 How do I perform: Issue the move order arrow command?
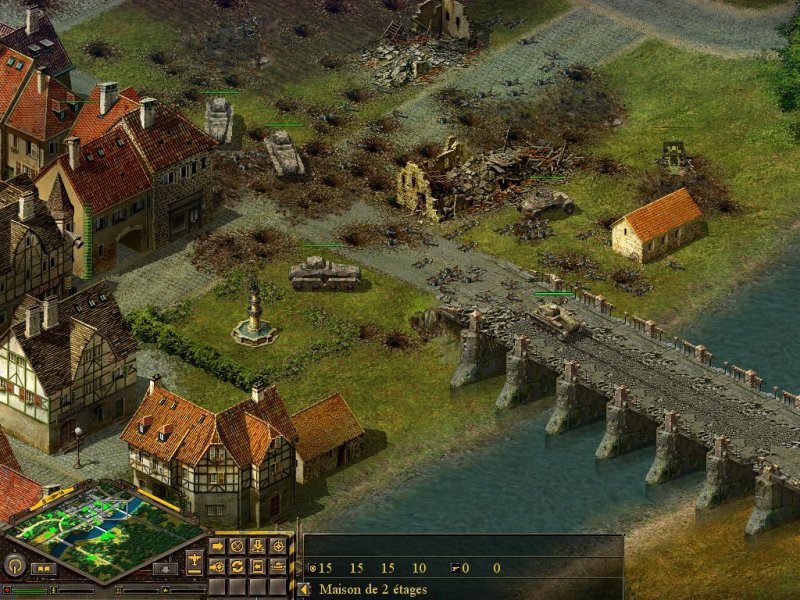coord(217,547)
